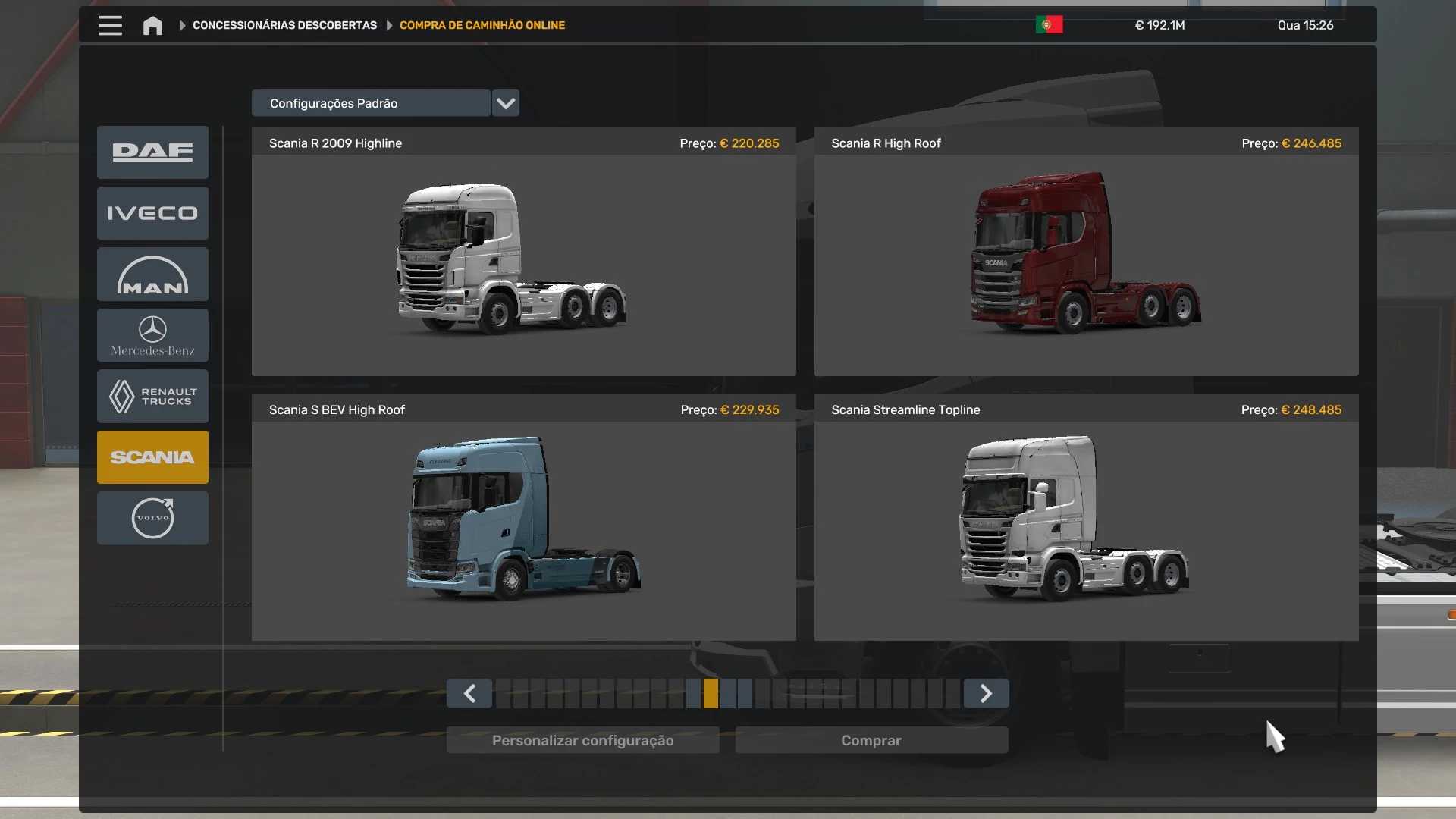
Task: Open the hamburger main menu
Action: pos(110,25)
